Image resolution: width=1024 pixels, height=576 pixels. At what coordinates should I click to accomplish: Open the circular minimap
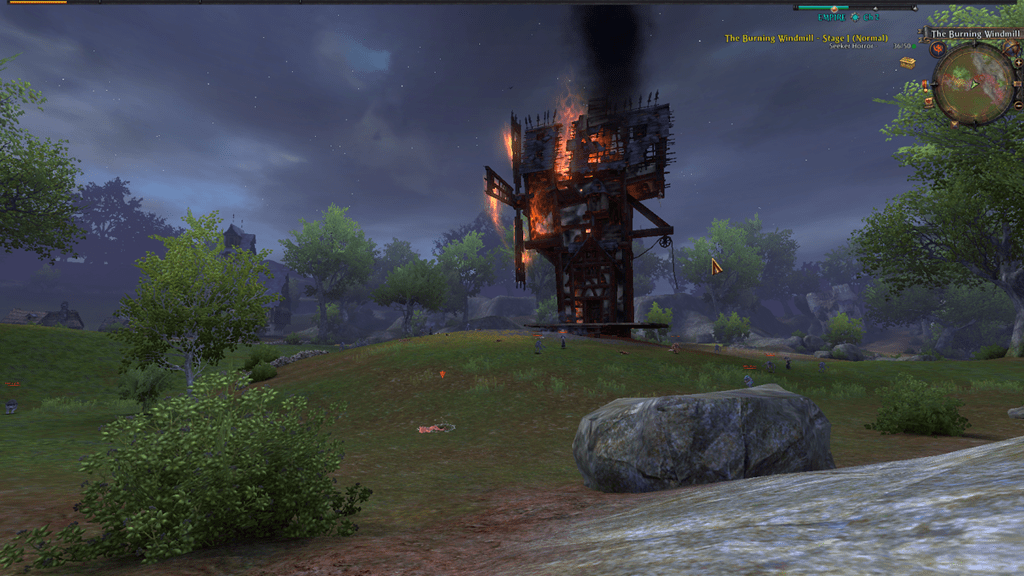[x=974, y=83]
